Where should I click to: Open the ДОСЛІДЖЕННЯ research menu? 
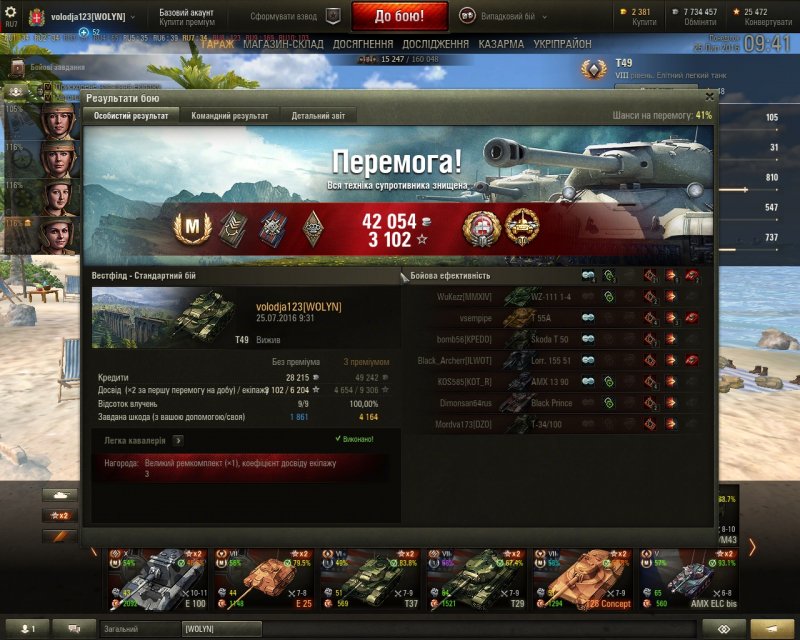(x=435, y=44)
